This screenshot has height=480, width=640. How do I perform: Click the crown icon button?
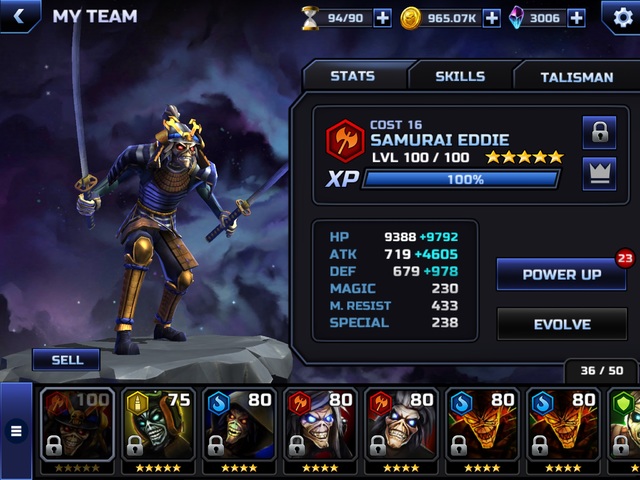click(x=599, y=173)
